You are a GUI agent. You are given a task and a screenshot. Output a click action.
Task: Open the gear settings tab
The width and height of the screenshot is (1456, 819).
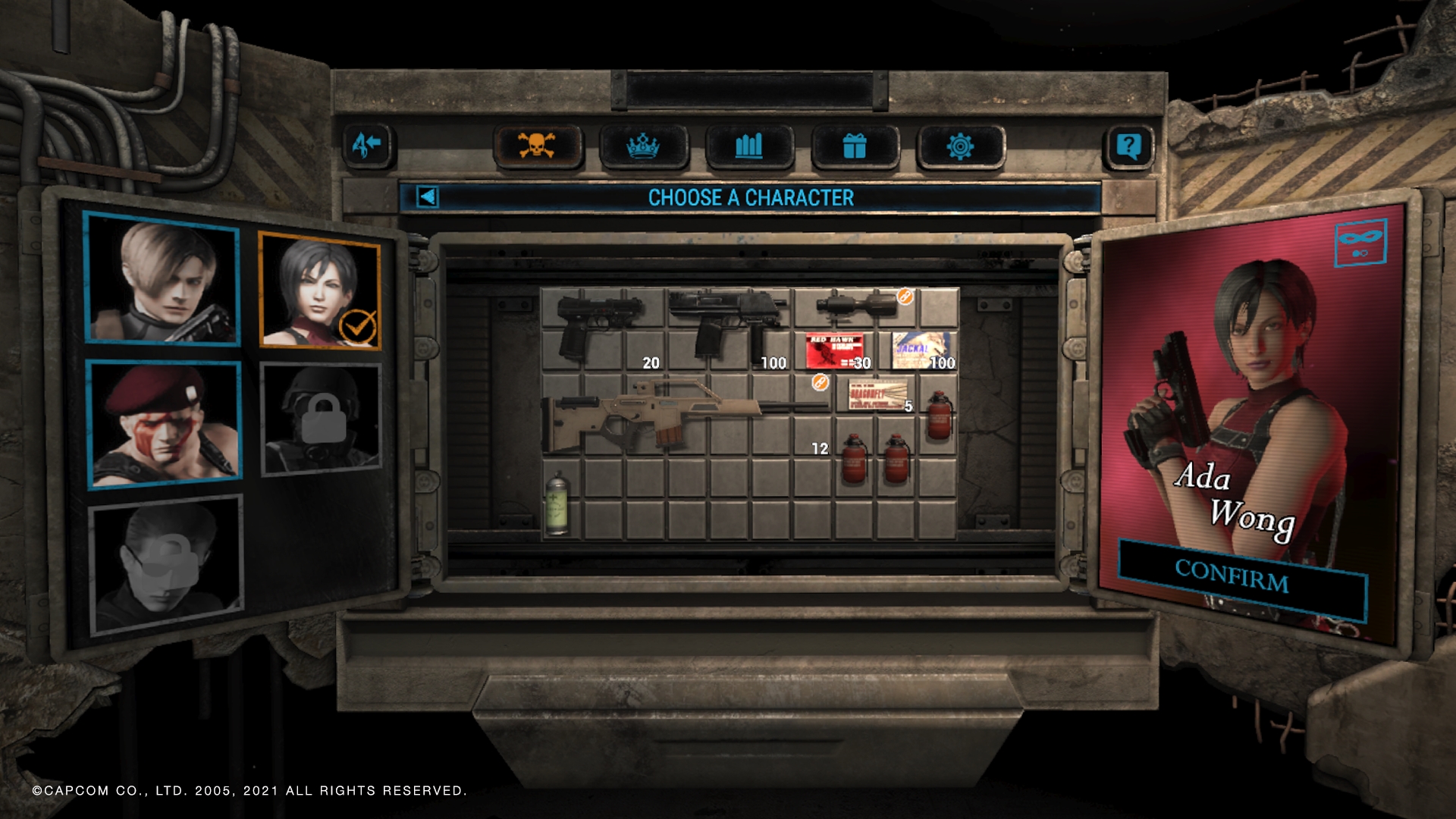(960, 146)
